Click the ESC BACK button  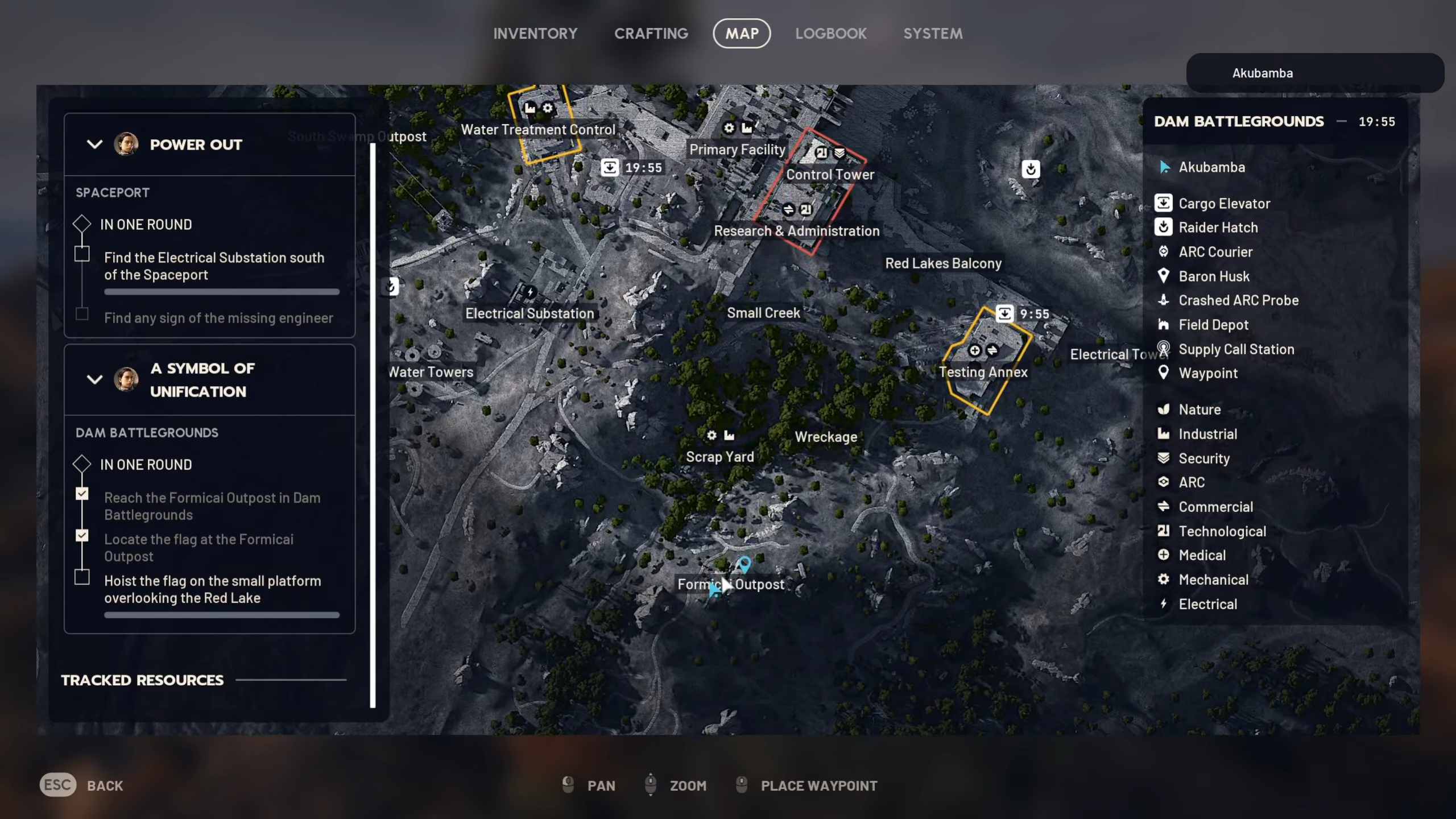tap(57, 785)
